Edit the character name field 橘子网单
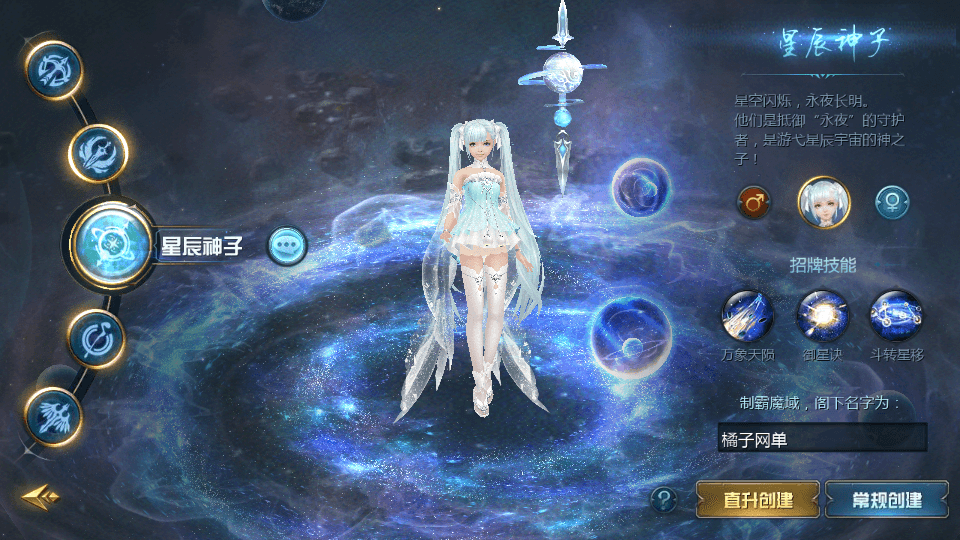960x540 pixels. pyautogui.click(x=822, y=437)
